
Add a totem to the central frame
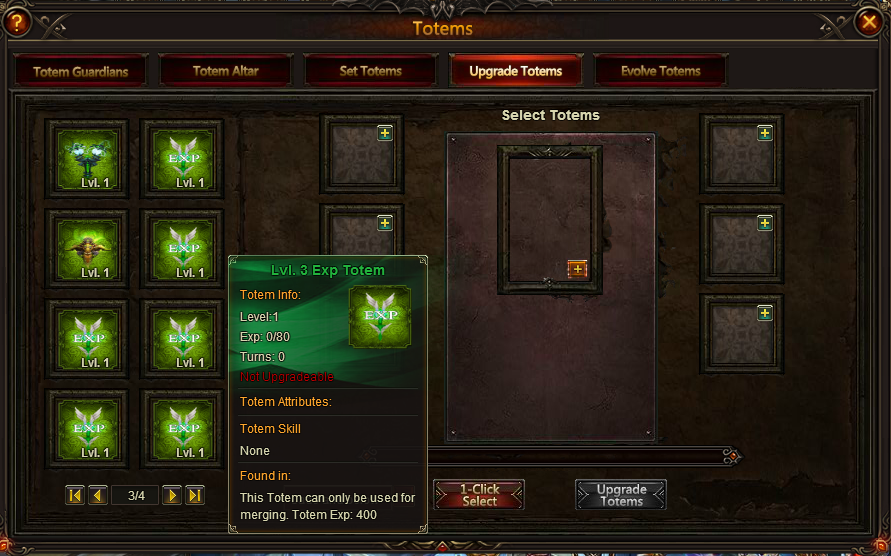pyautogui.click(x=577, y=268)
